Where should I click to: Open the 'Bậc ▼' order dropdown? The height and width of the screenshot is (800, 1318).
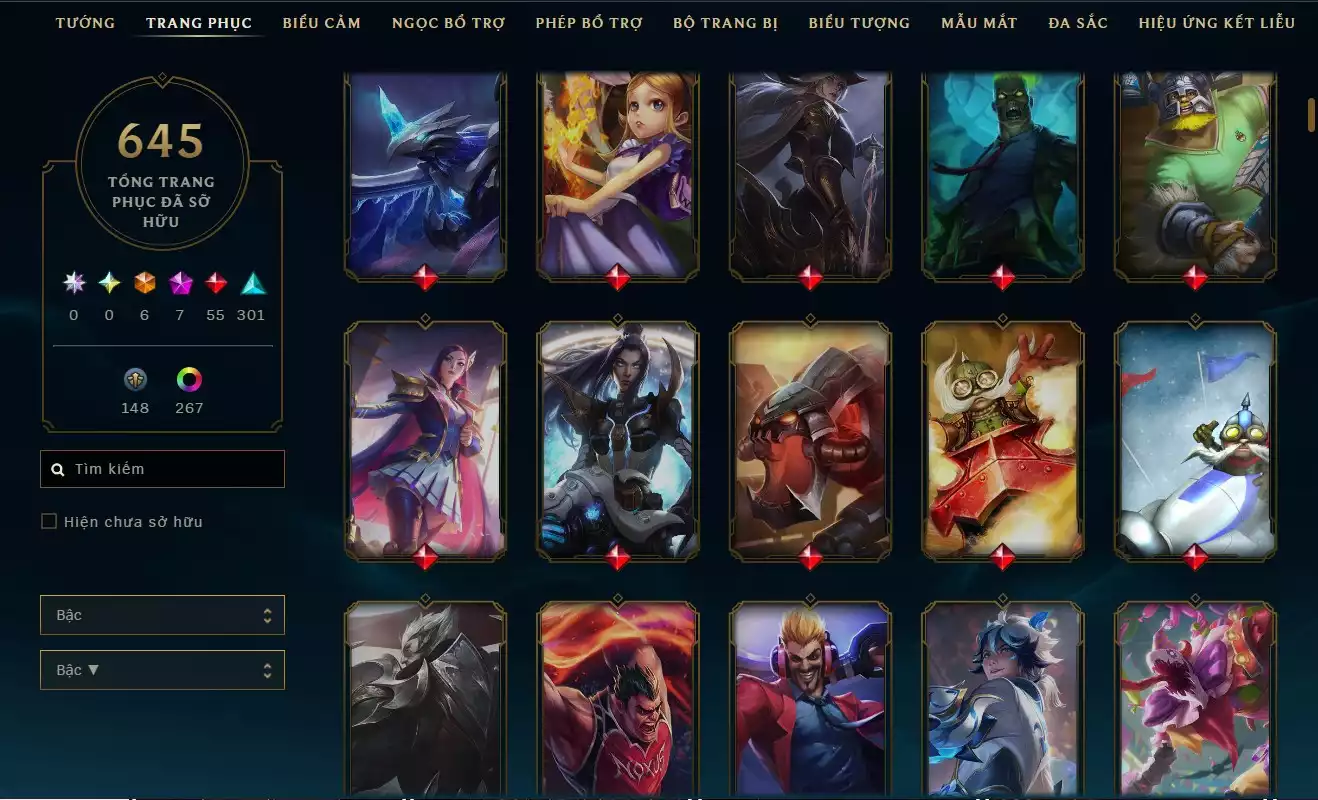[x=162, y=669]
